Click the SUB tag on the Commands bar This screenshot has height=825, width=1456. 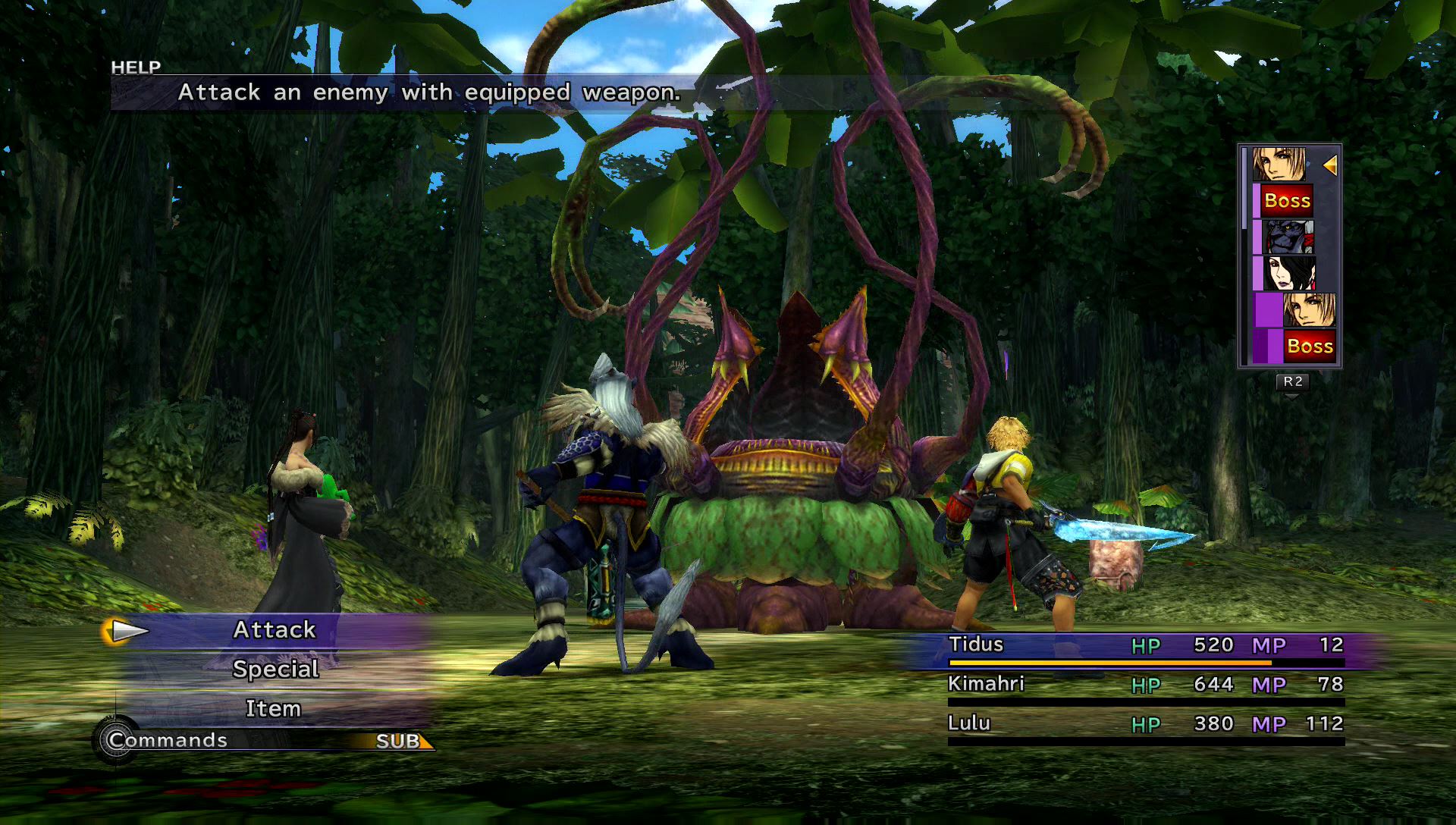point(400,741)
